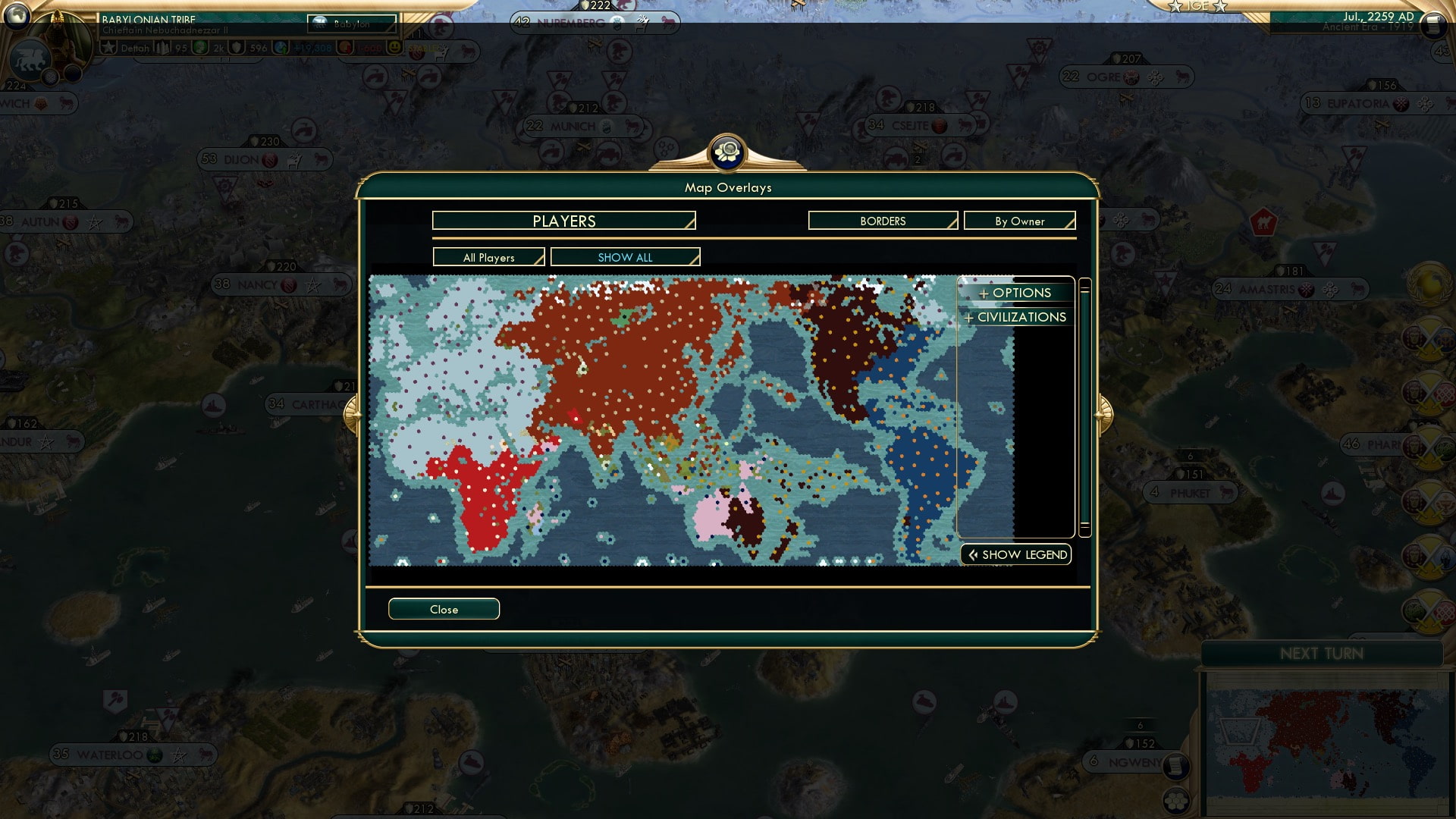Open the globe view icon top-left

pyautogui.click(x=17, y=17)
